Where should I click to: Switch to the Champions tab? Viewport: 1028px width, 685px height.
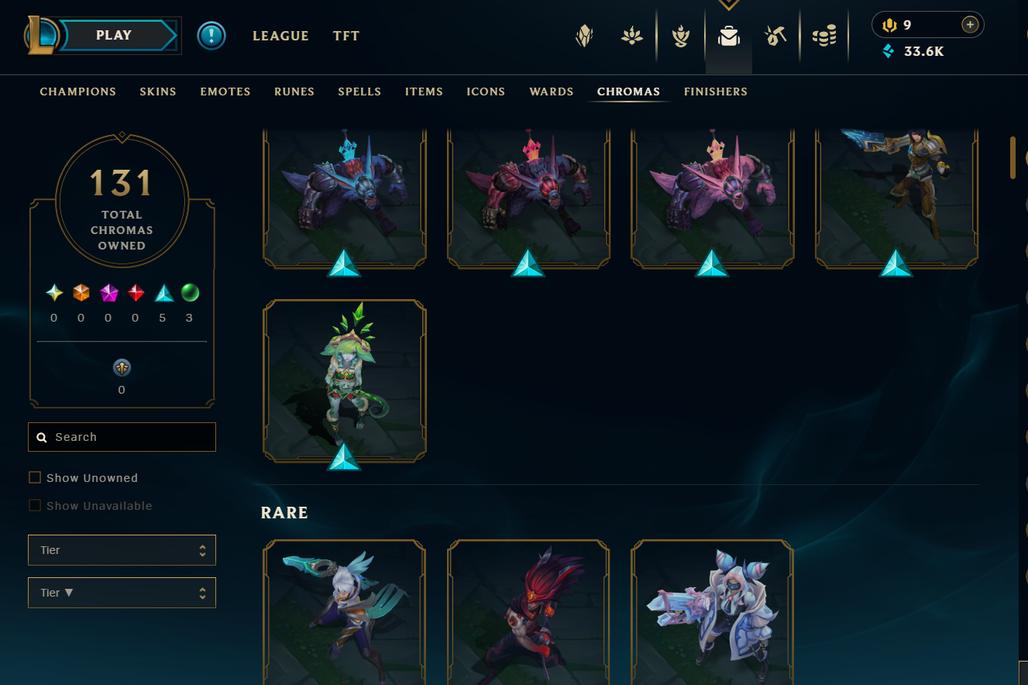pos(78,92)
